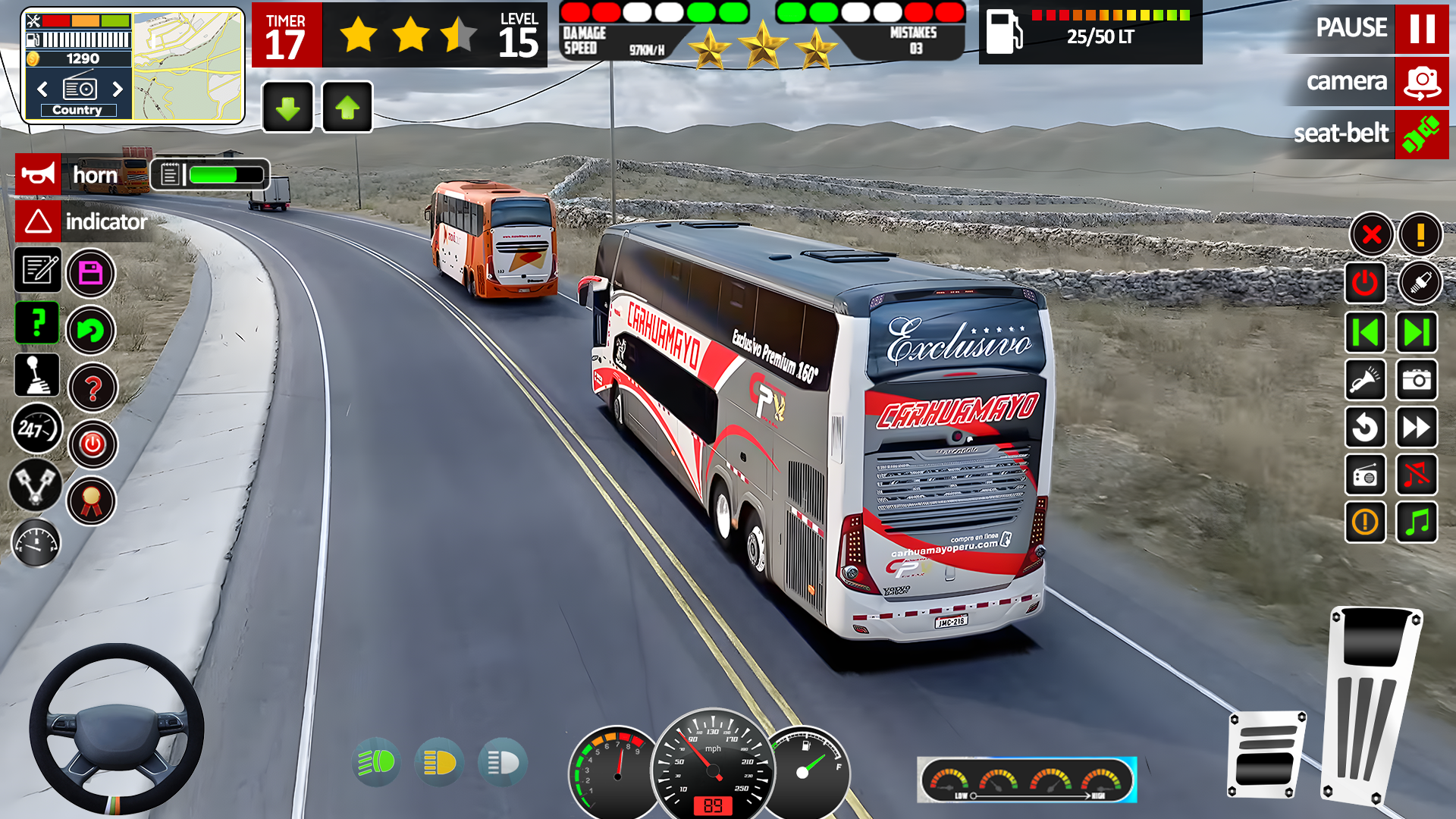This screenshot has width=1456, height=819.
Task: Click the horn label in top-left menu
Action: tap(95, 175)
